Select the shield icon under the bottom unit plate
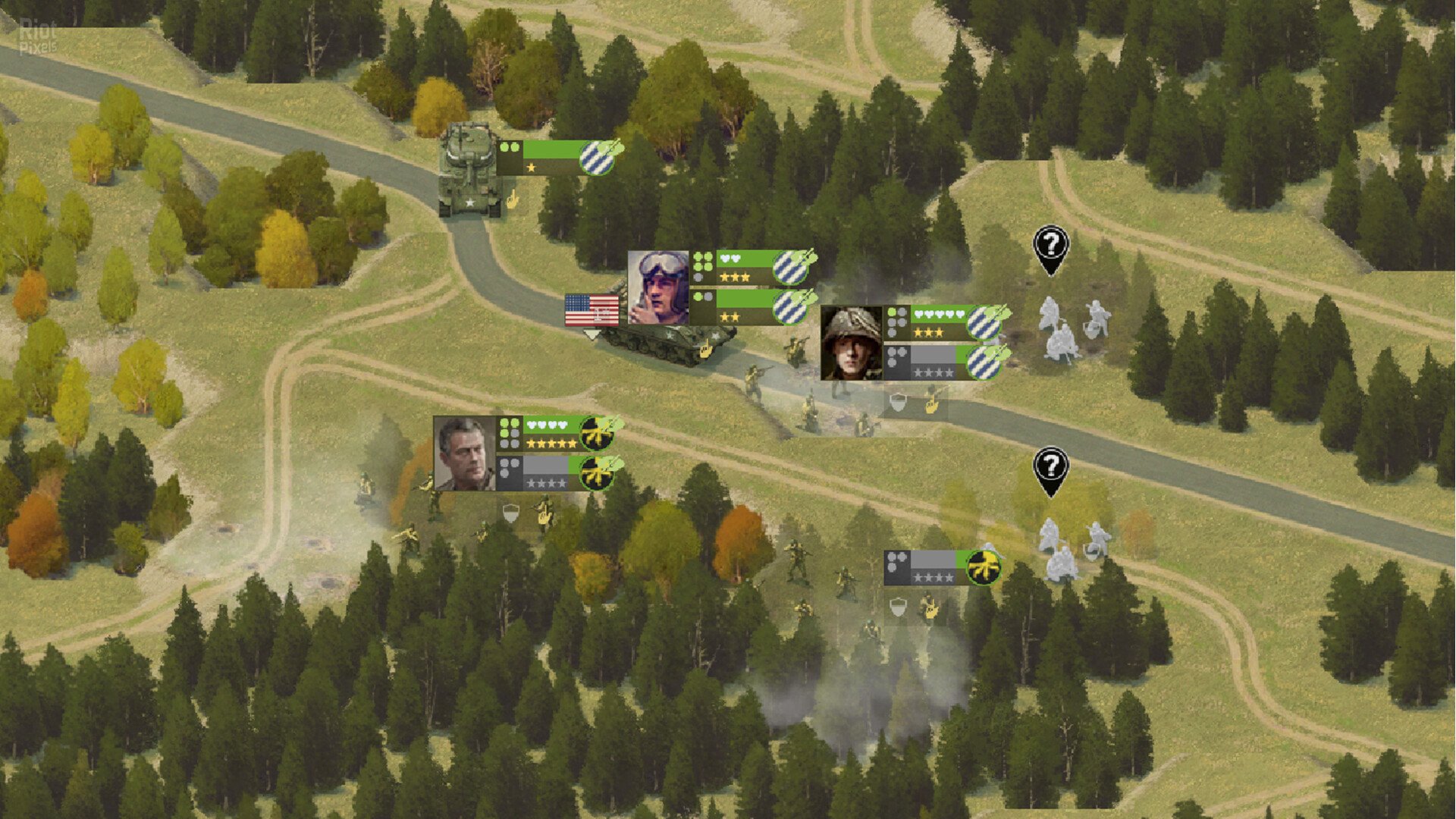Viewport: 1456px width, 819px height. point(898,607)
